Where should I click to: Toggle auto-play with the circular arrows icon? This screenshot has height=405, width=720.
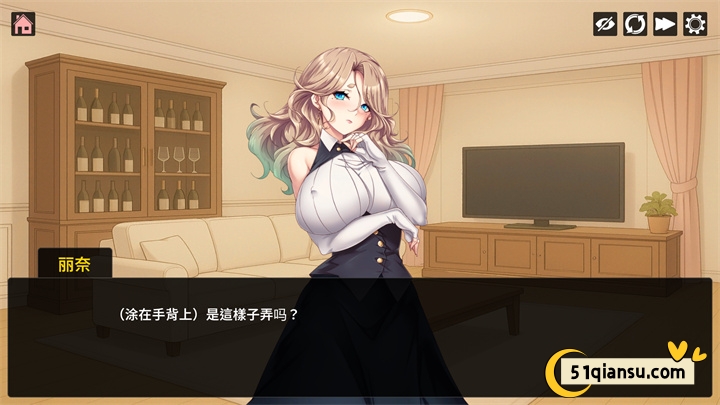point(635,24)
